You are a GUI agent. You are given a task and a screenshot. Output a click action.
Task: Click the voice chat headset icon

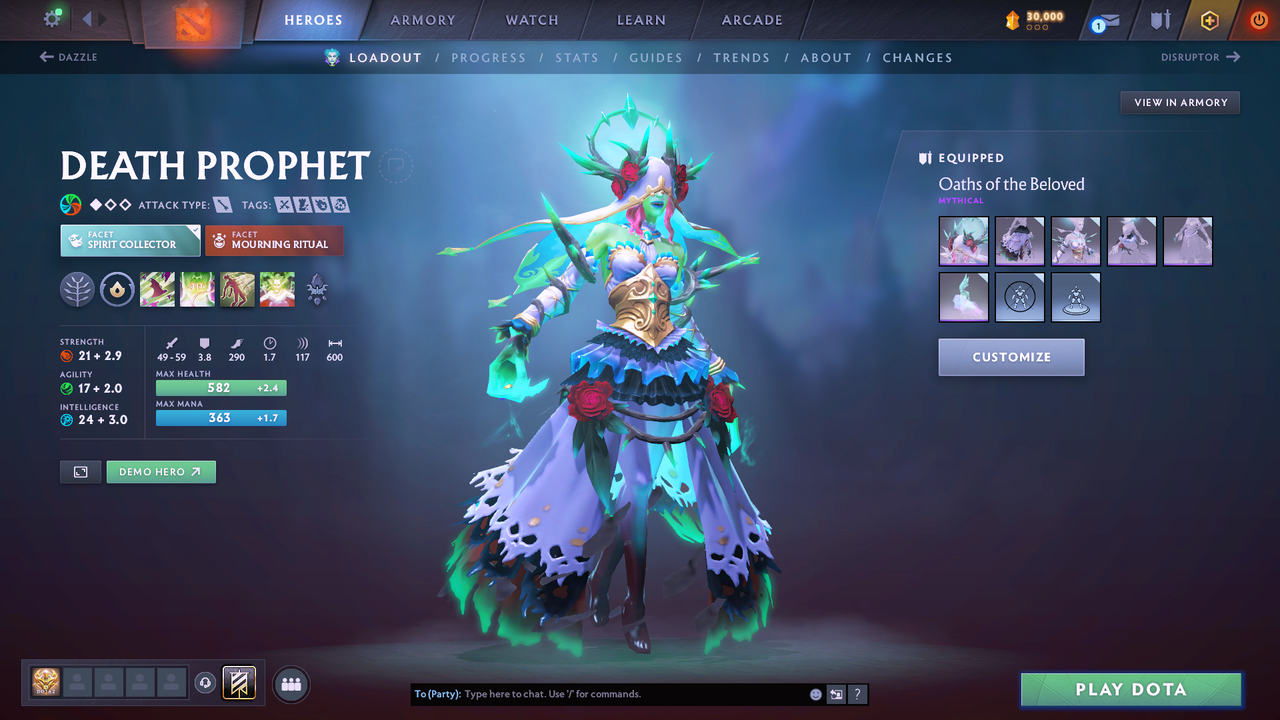pyautogui.click(x=207, y=683)
